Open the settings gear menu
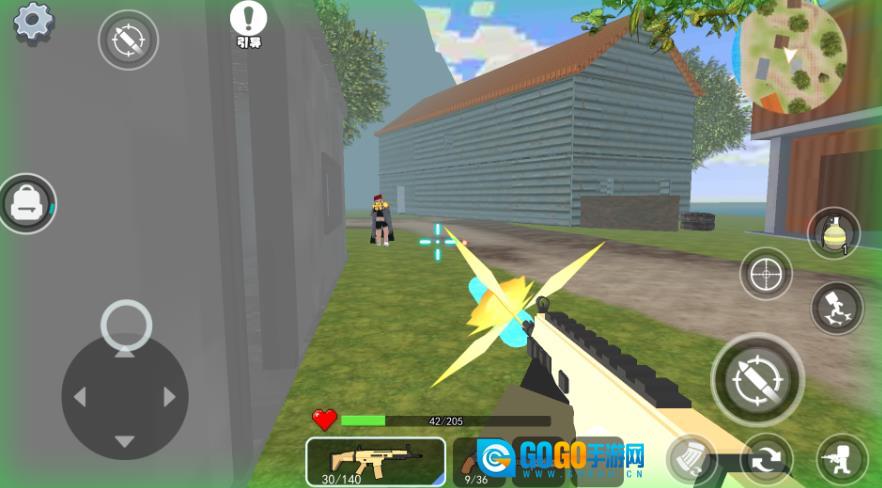Viewport: 882px width, 488px height. [x=33, y=21]
